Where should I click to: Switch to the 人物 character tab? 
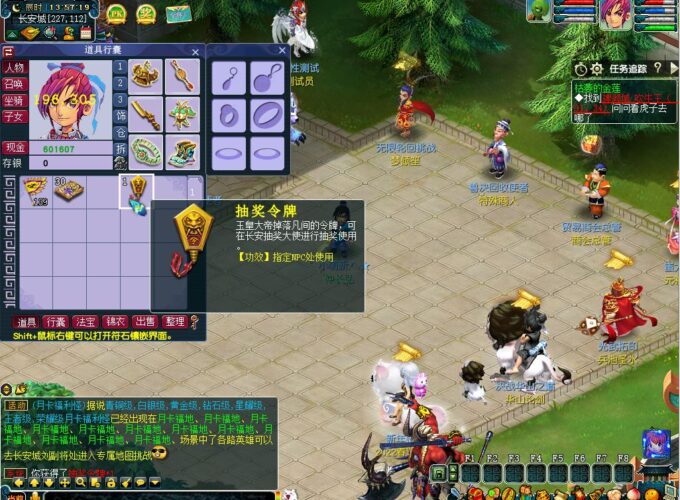point(14,68)
